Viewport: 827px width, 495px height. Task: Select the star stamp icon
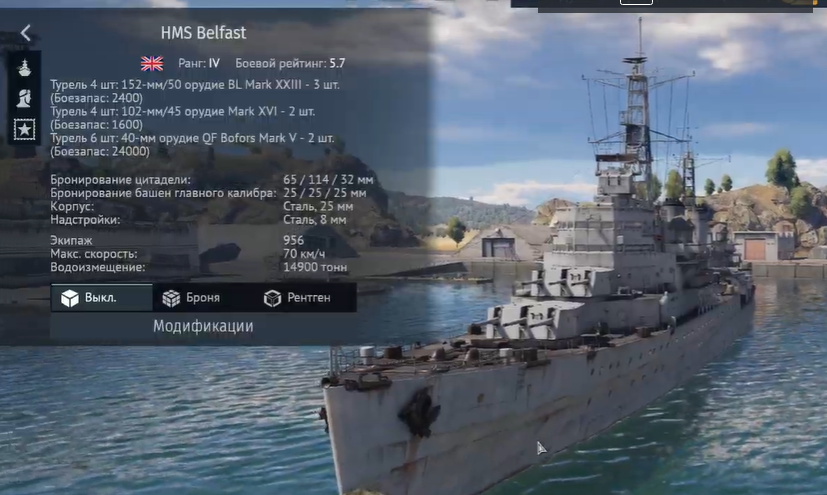[x=24, y=129]
